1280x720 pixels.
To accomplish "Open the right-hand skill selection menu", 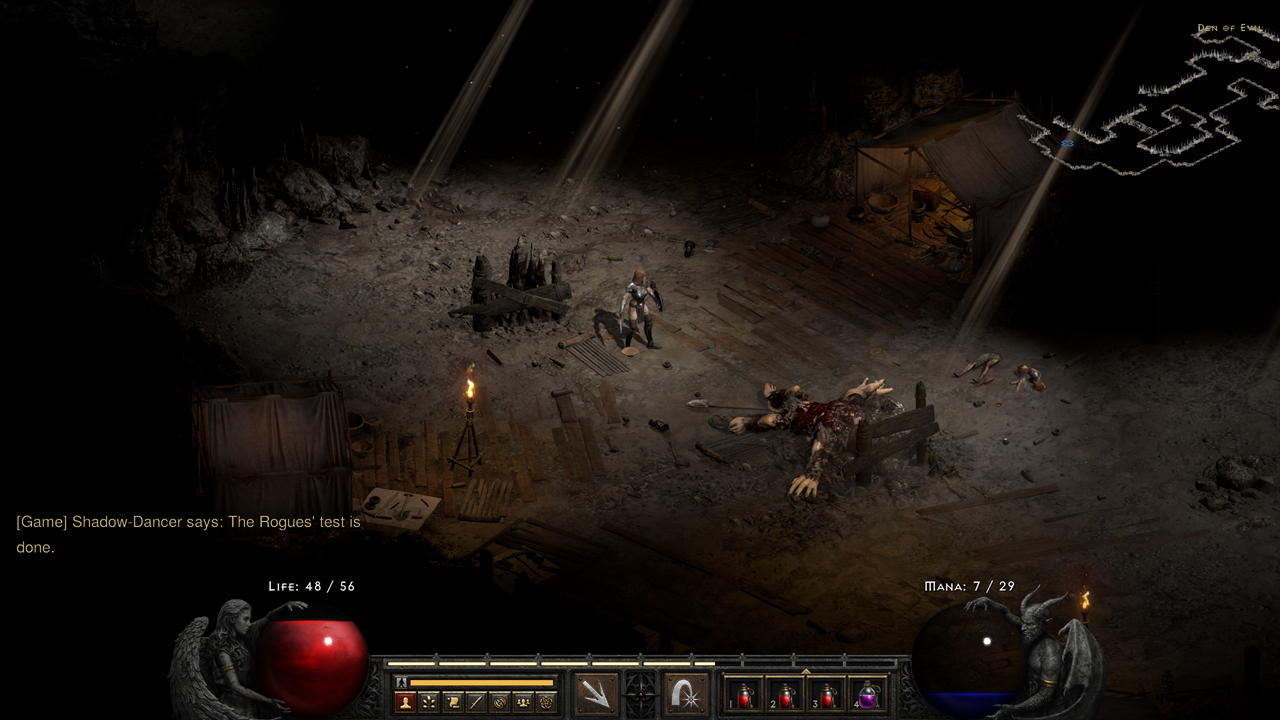I will coord(685,695).
